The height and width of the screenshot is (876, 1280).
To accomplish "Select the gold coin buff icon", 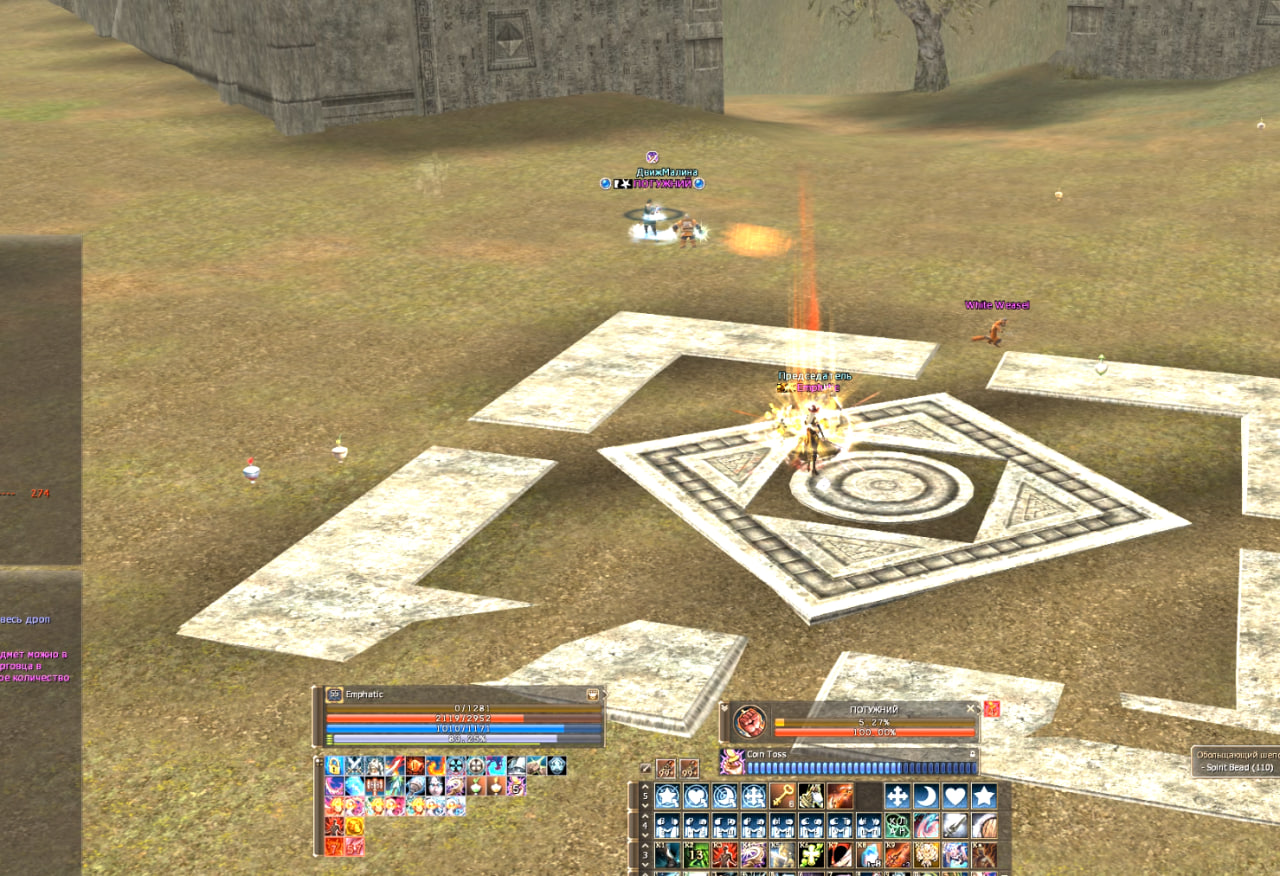I will click(x=354, y=827).
